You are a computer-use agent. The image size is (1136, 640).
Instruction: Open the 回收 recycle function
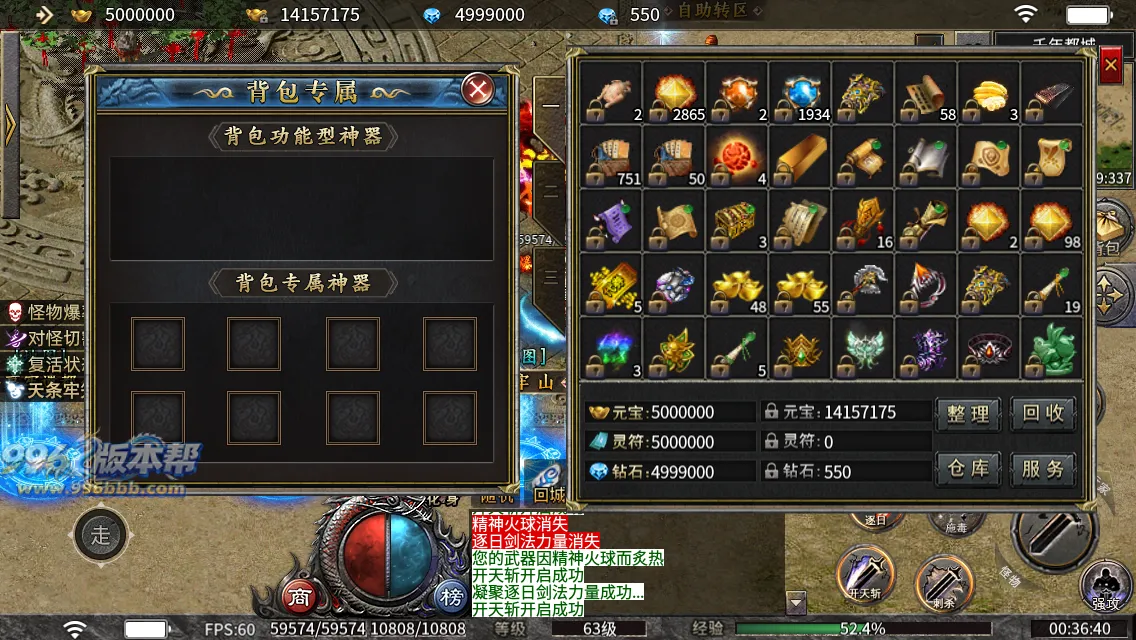[1043, 413]
